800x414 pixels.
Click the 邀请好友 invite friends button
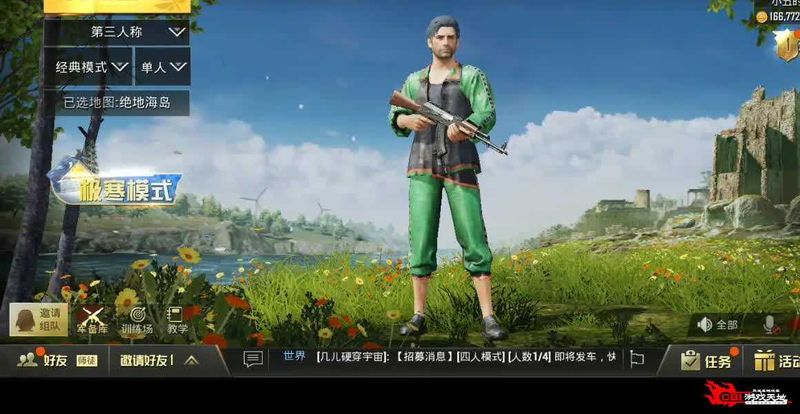coord(146,360)
